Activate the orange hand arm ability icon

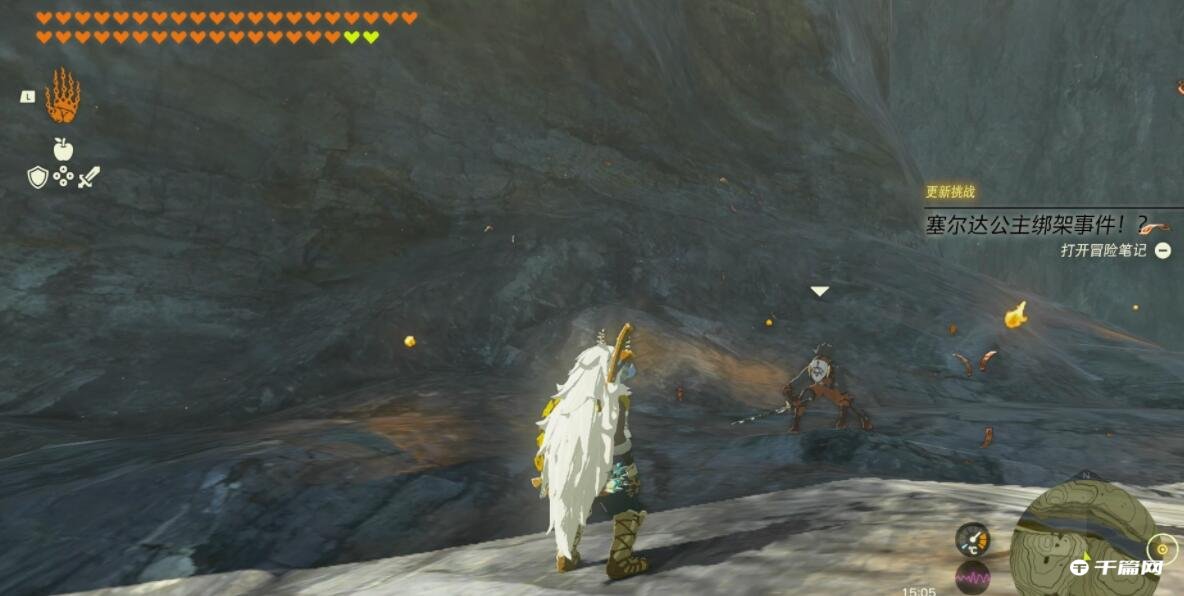(x=62, y=96)
